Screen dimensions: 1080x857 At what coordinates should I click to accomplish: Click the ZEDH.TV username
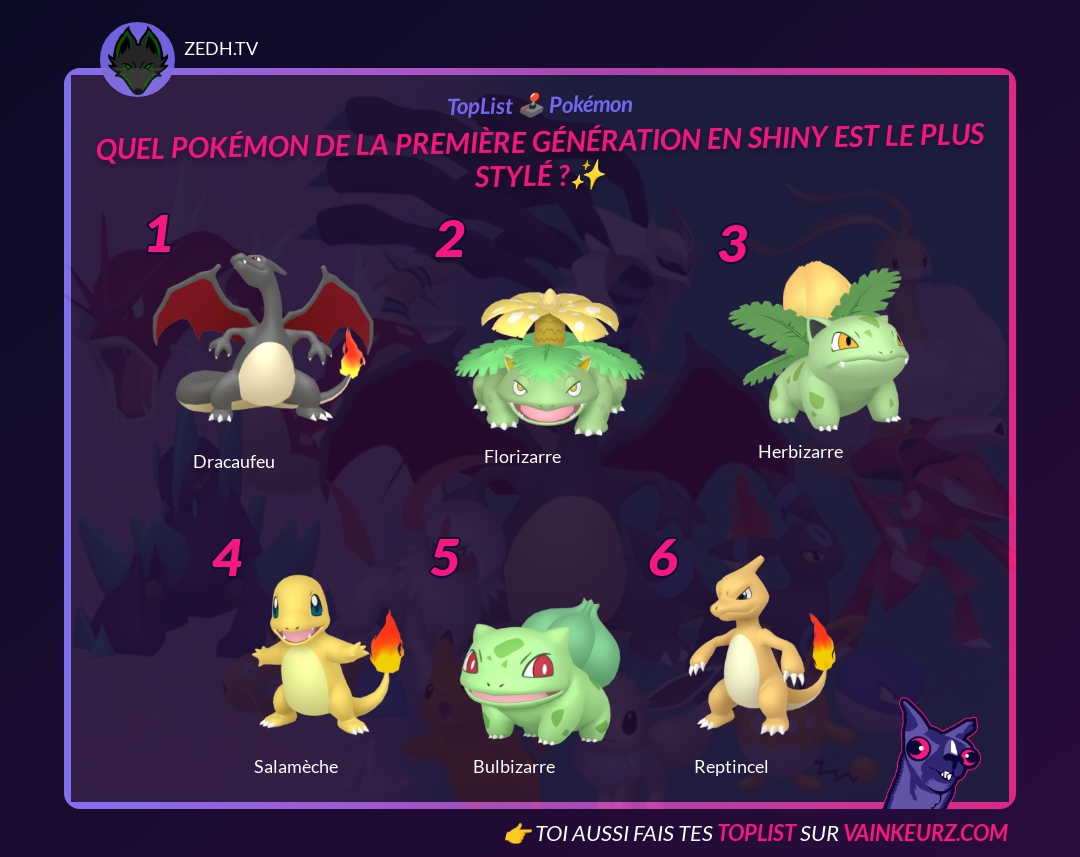pos(221,49)
